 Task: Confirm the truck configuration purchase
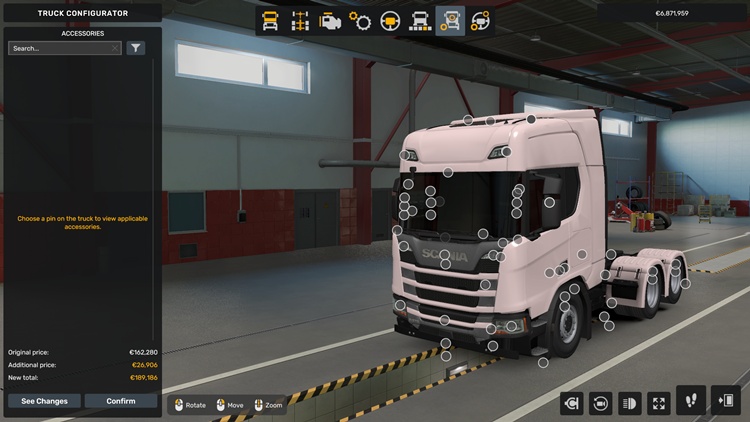point(121,401)
